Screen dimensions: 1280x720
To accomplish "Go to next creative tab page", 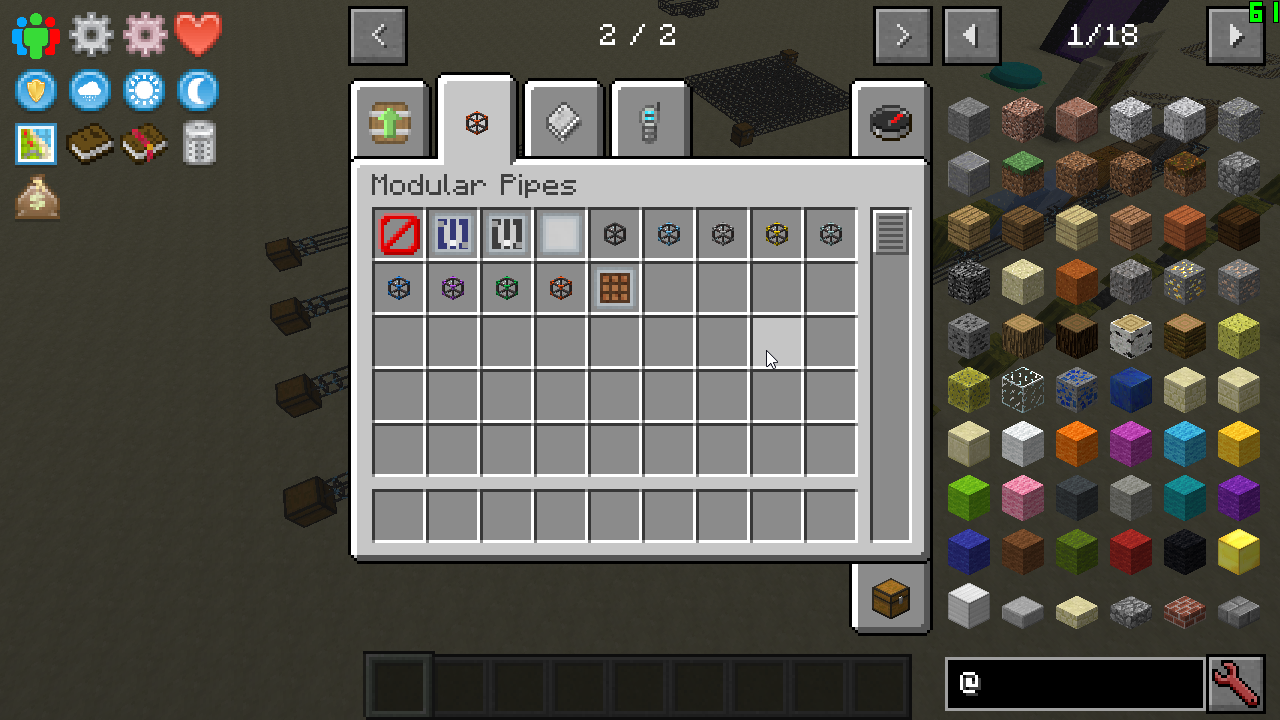I will tap(902, 36).
